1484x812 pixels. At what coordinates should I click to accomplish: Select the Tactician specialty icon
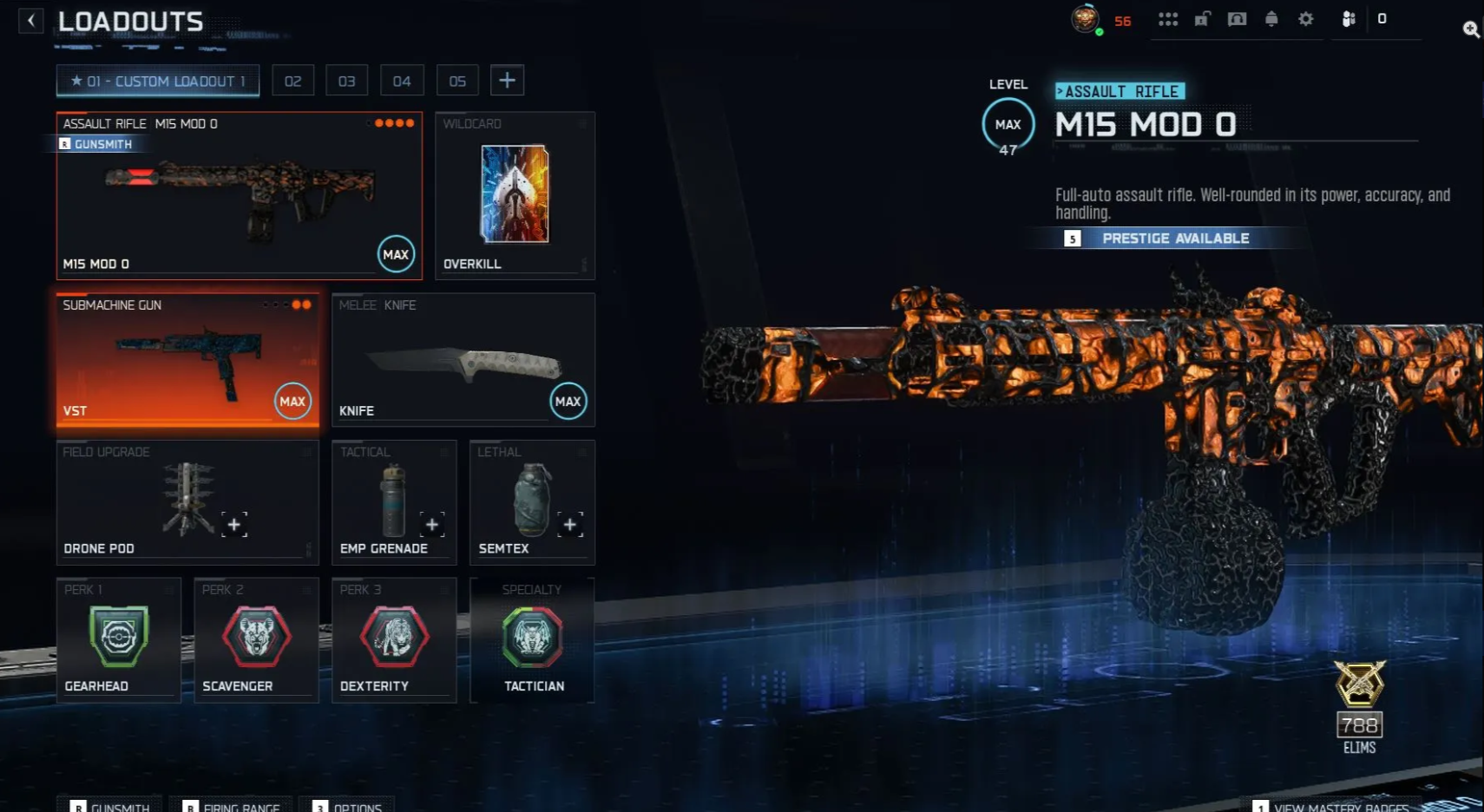pyautogui.click(x=533, y=636)
